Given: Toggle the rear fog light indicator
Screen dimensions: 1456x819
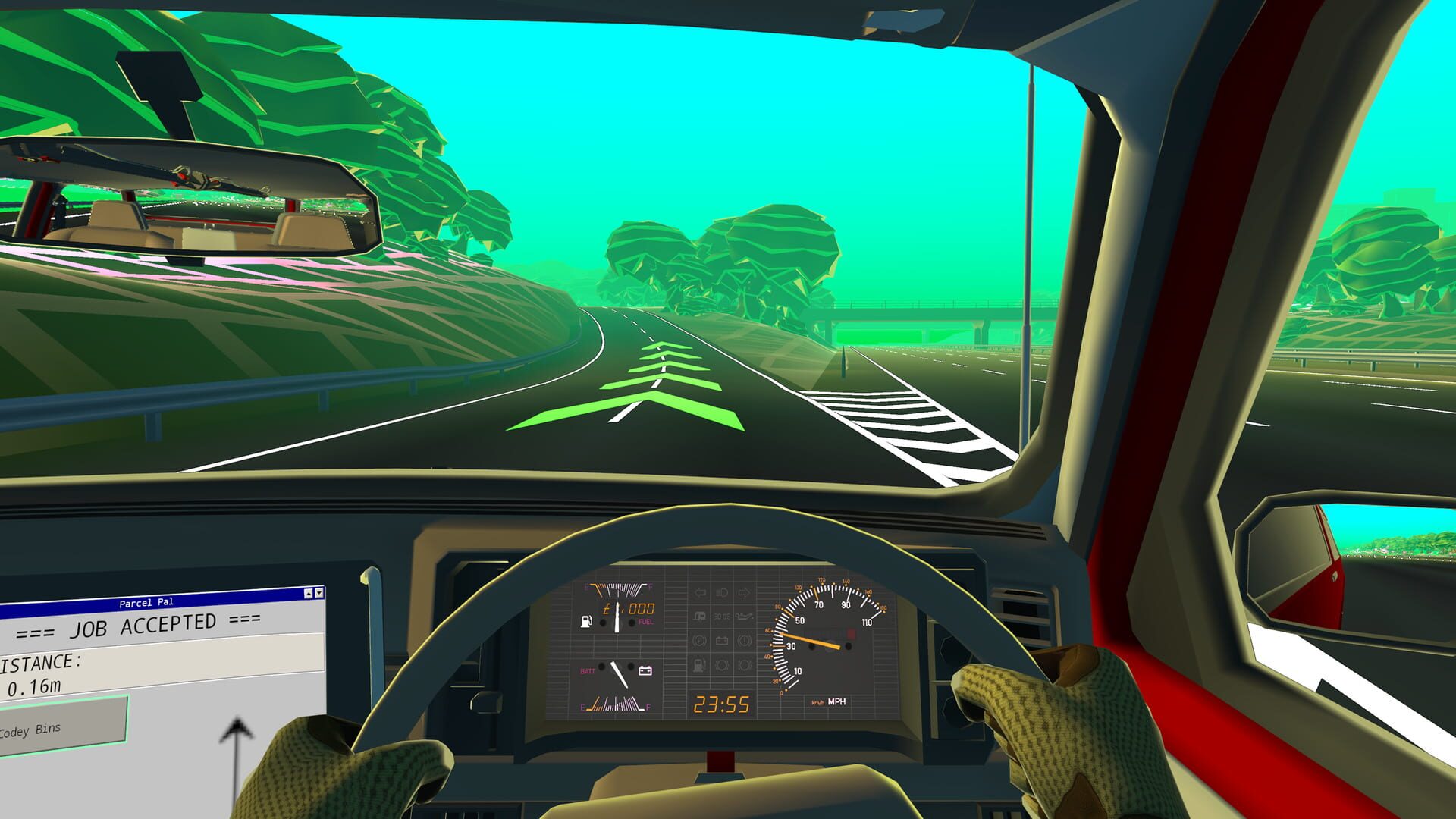Looking at the screenshot, I should pos(746,666).
